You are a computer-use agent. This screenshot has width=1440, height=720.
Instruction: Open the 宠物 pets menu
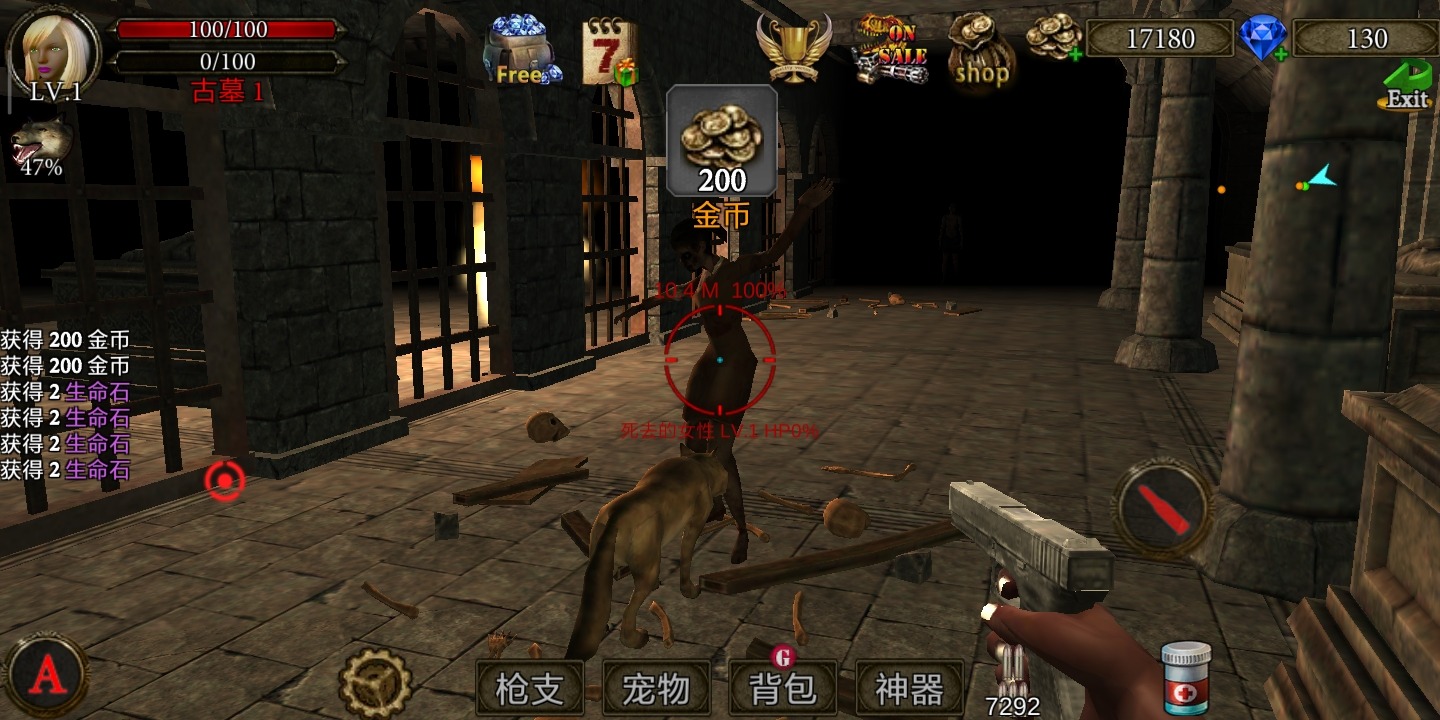coord(657,686)
